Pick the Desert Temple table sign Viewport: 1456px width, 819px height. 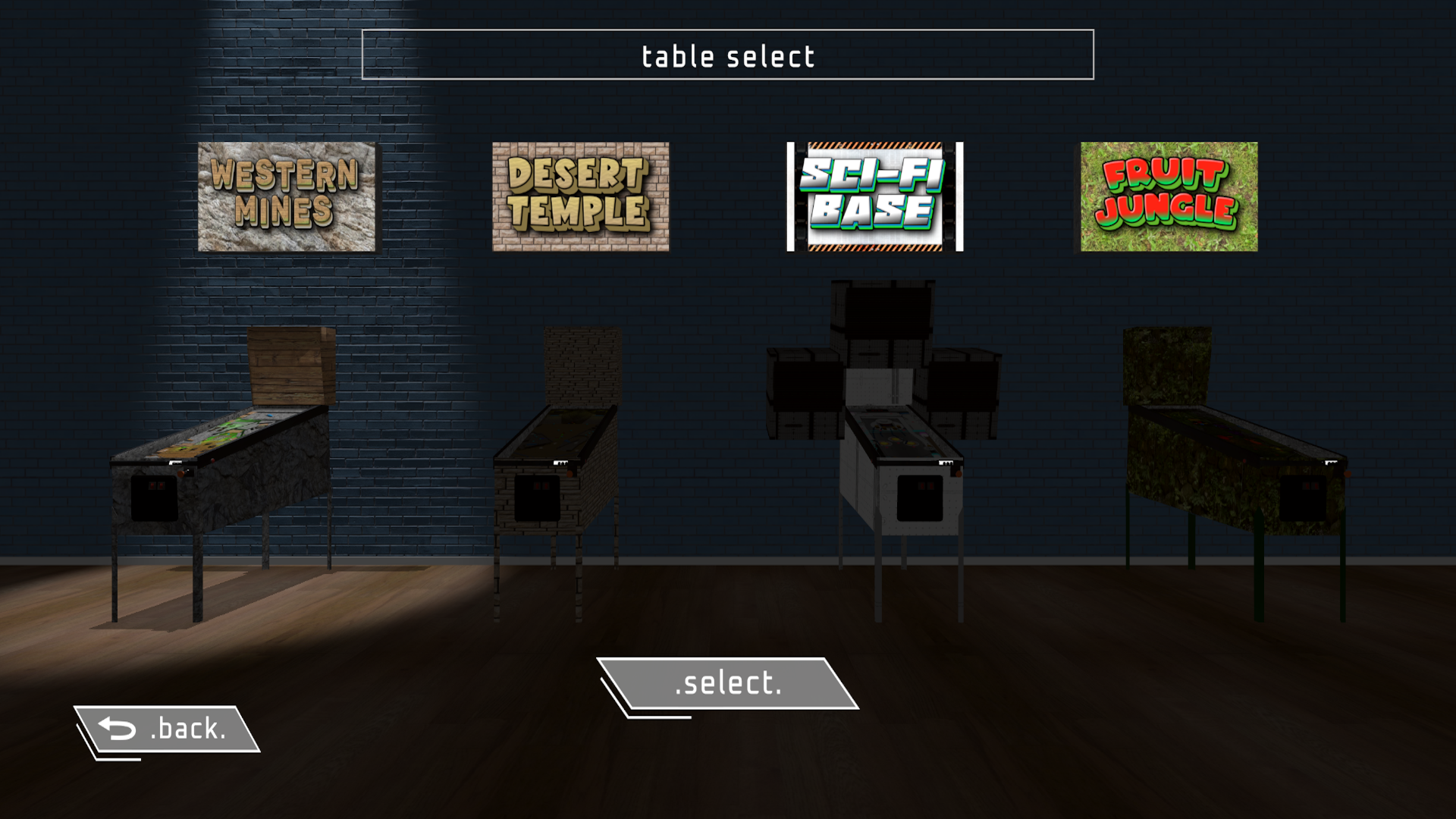click(580, 196)
